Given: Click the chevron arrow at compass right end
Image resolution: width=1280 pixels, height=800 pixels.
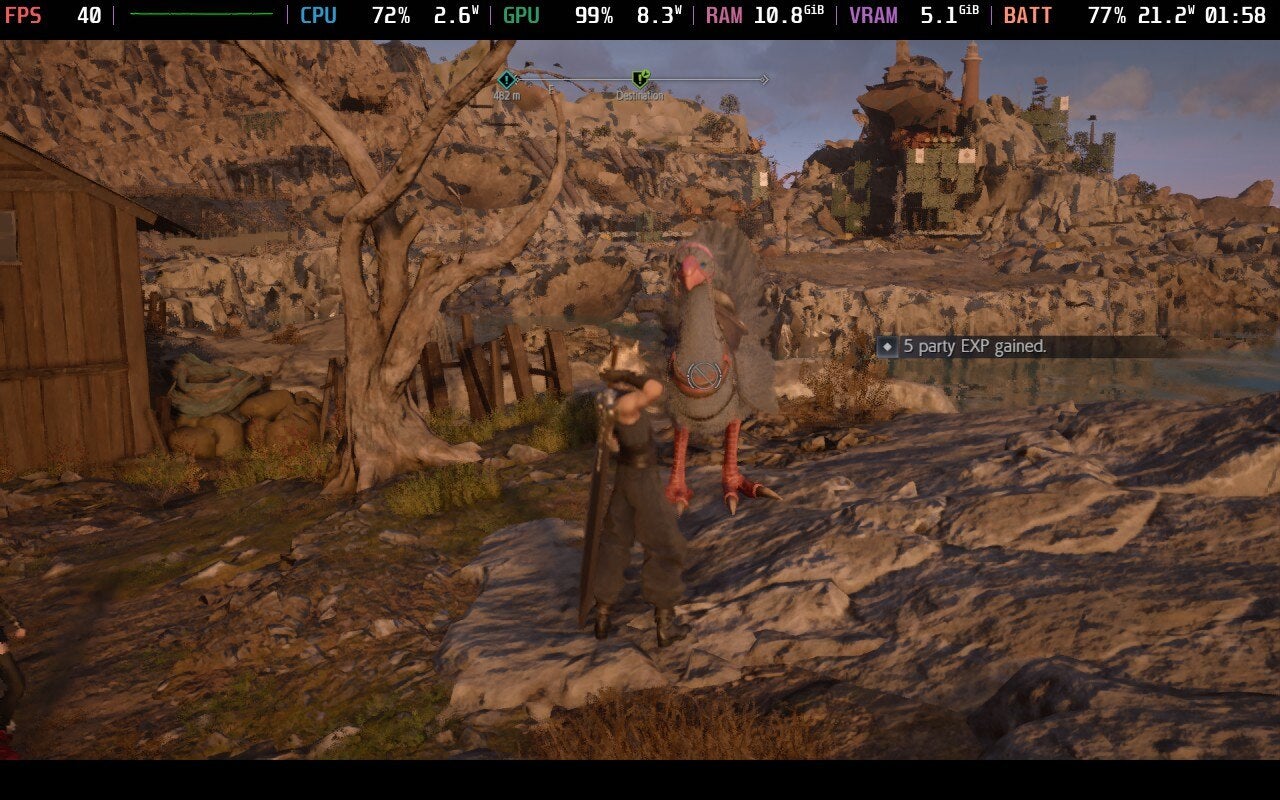Looking at the screenshot, I should coord(764,79).
